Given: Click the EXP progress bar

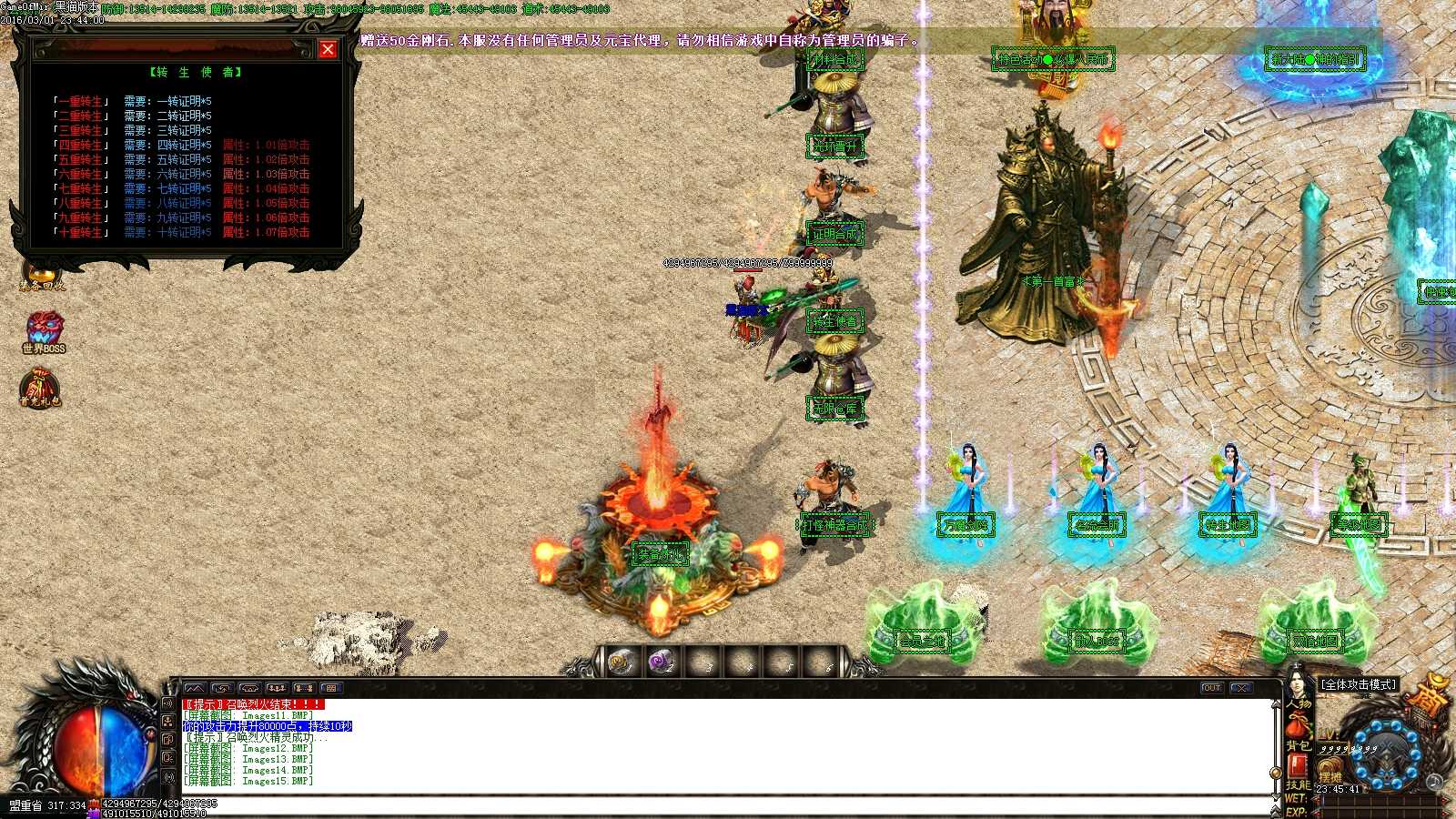Looking at the screenshot, I should [x=1374, y=811].
